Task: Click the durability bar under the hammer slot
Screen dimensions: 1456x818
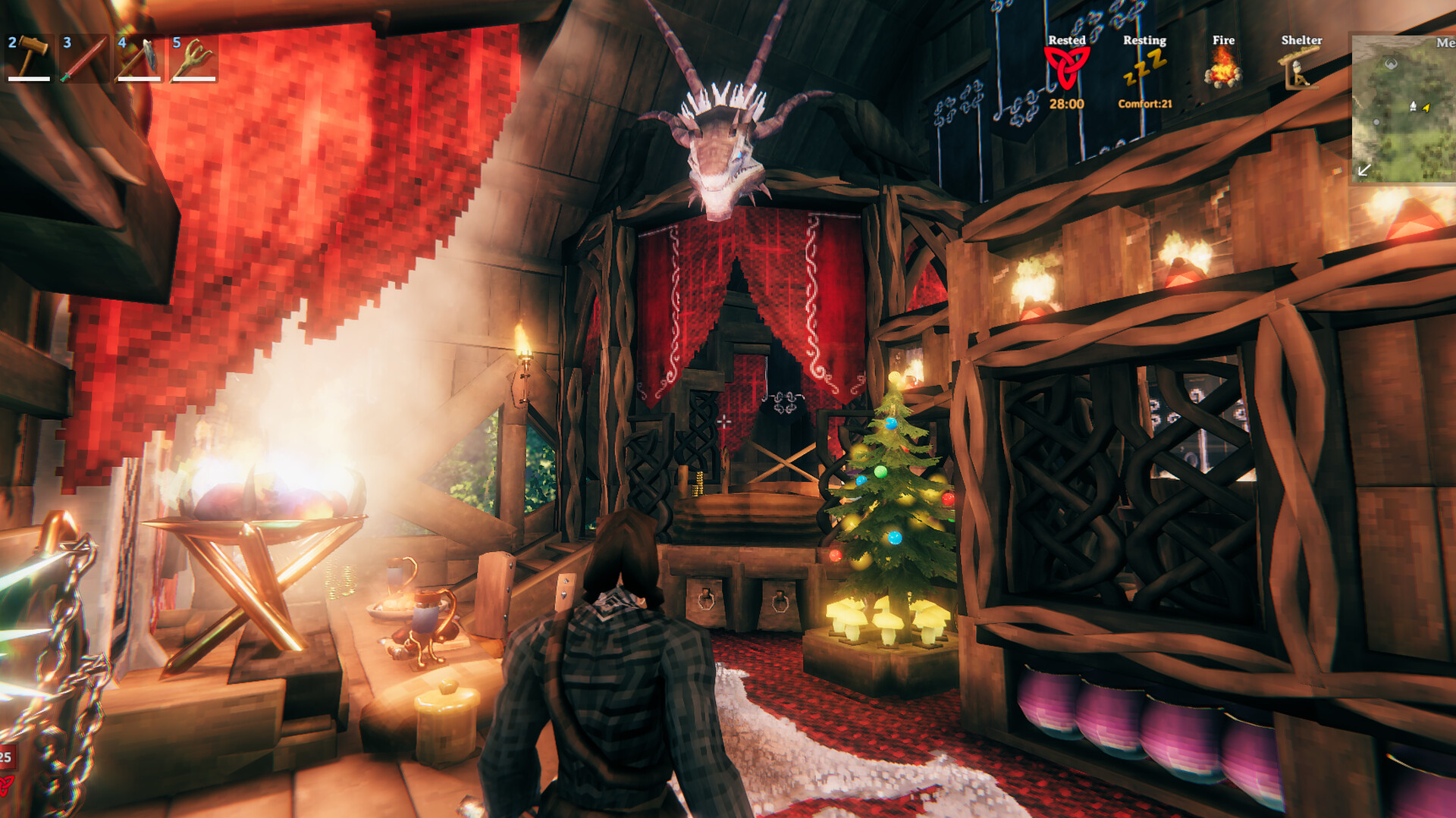Action: coord(30,79)
